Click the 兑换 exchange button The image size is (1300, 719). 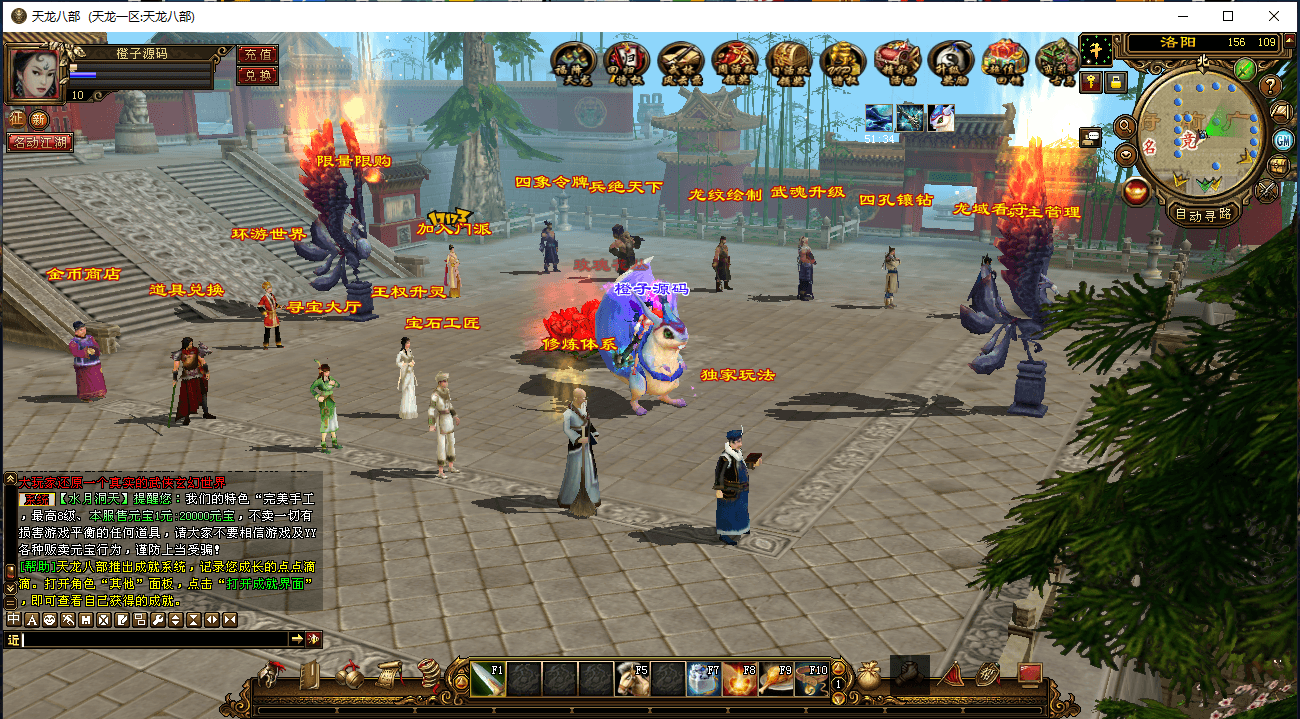coord(257,75)
